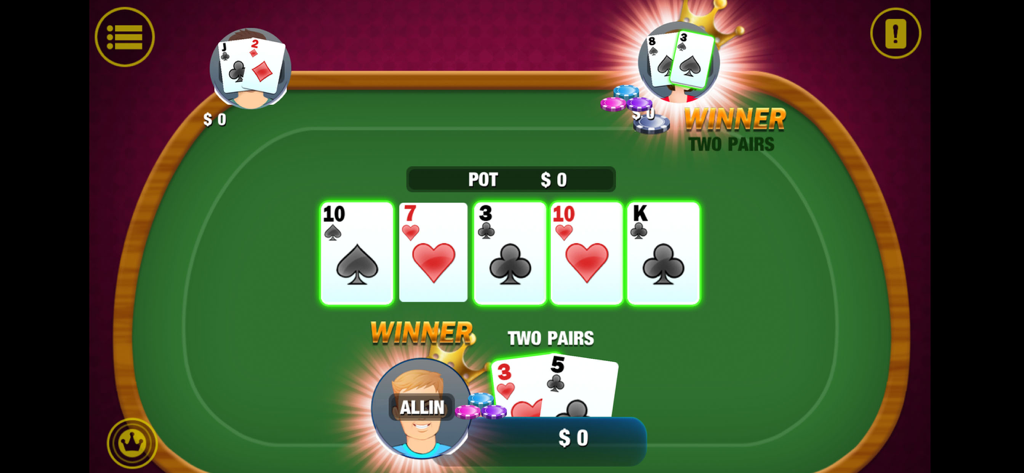Click the ALLIN player avatar

pyautogui.click(x=421, y=408)
